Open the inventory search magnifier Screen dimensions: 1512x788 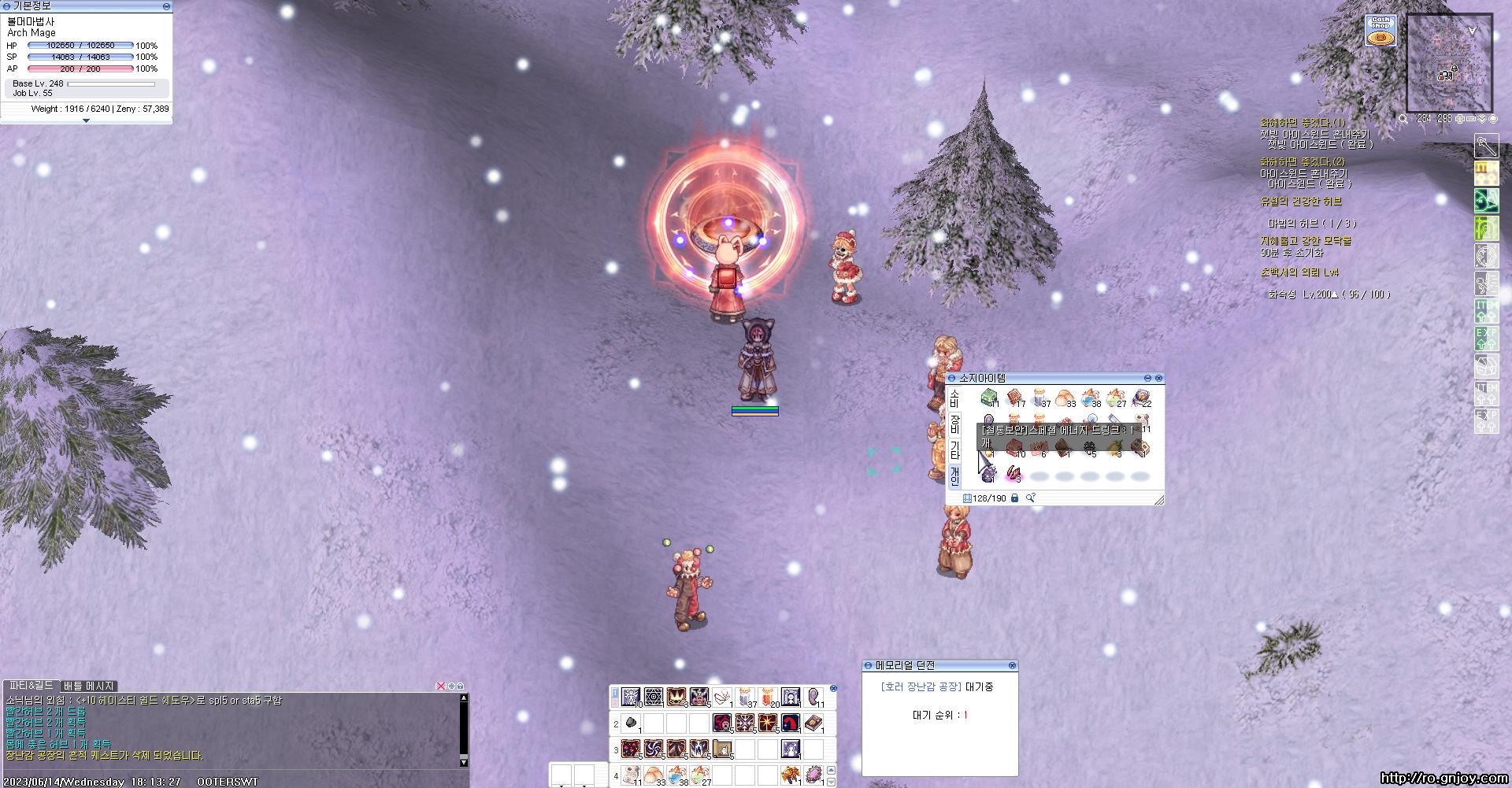tap(1030, 498)
